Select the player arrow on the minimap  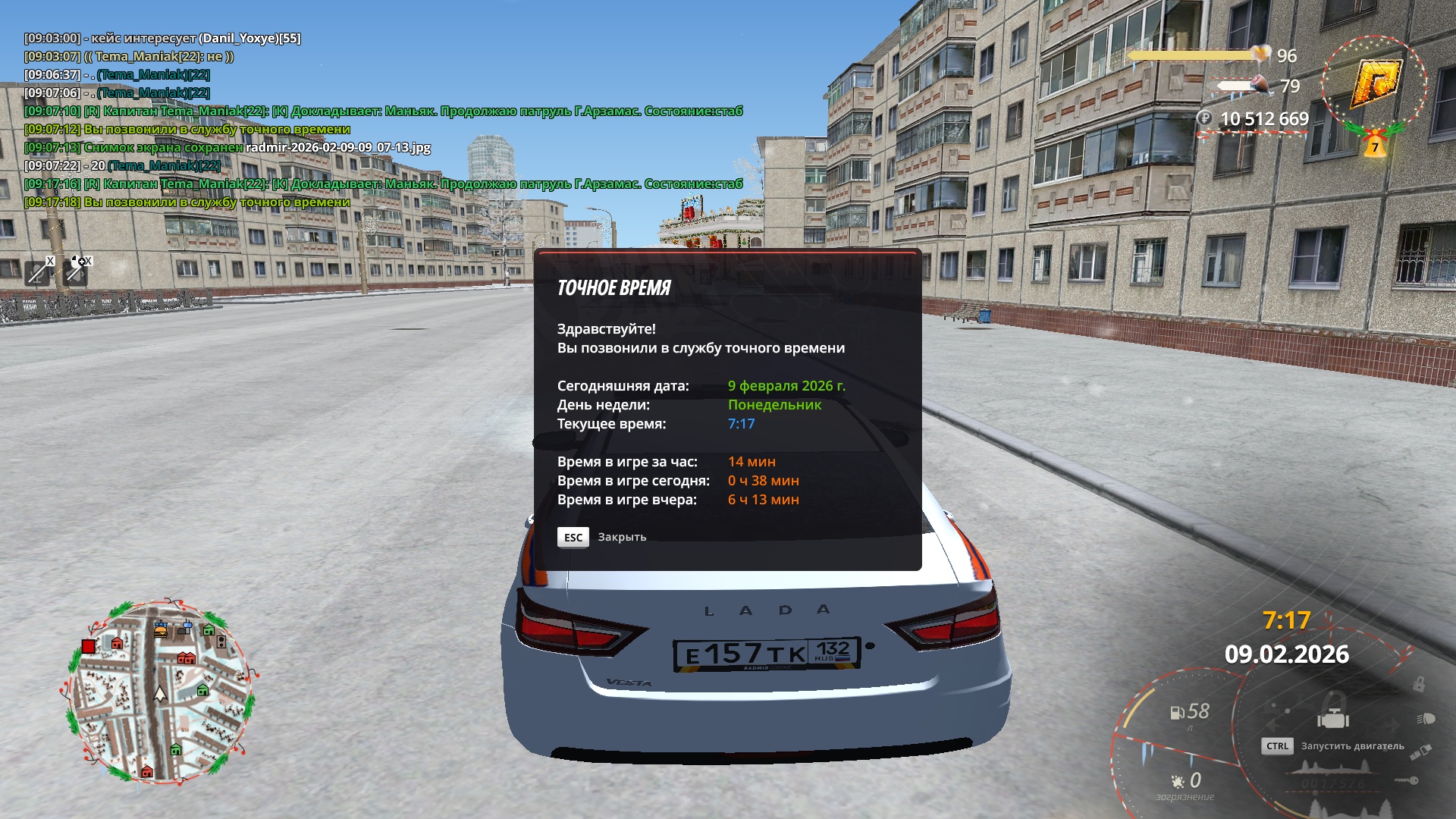(160, 693)
